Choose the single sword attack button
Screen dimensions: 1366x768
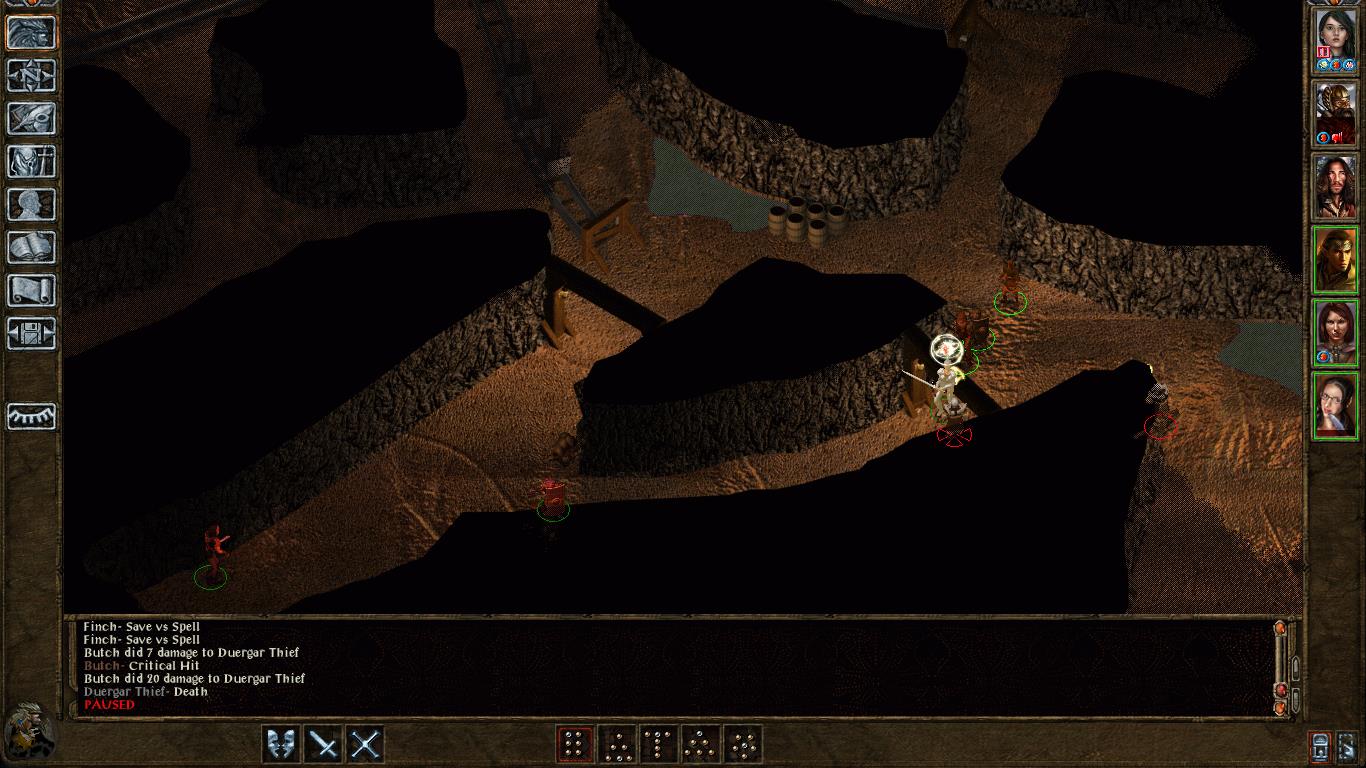click(x=323, y=744)
